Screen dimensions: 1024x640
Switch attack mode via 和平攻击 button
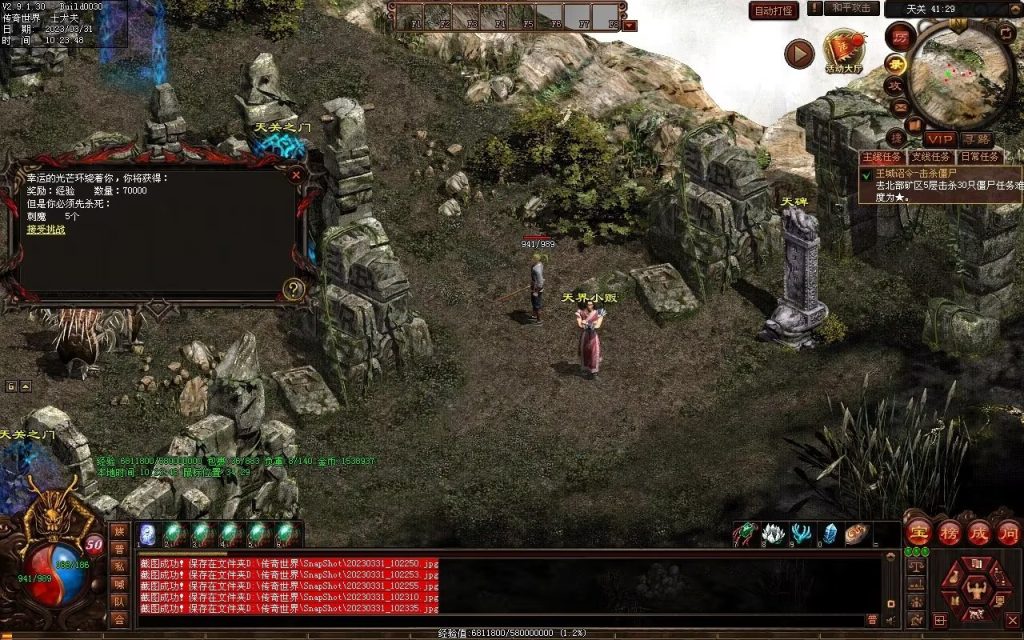click(x=853, y=9)
